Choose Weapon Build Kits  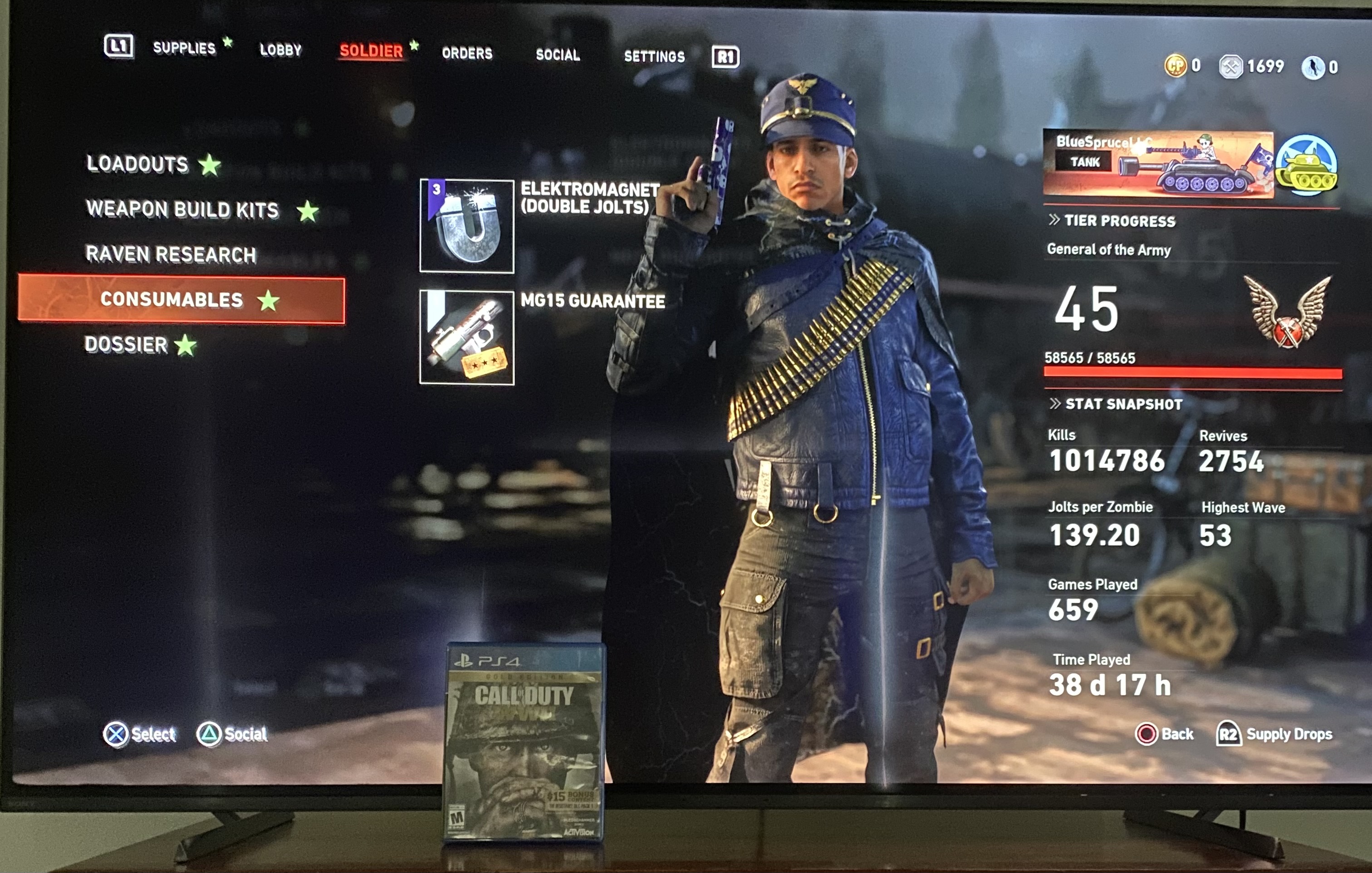[x=182, y=210]
